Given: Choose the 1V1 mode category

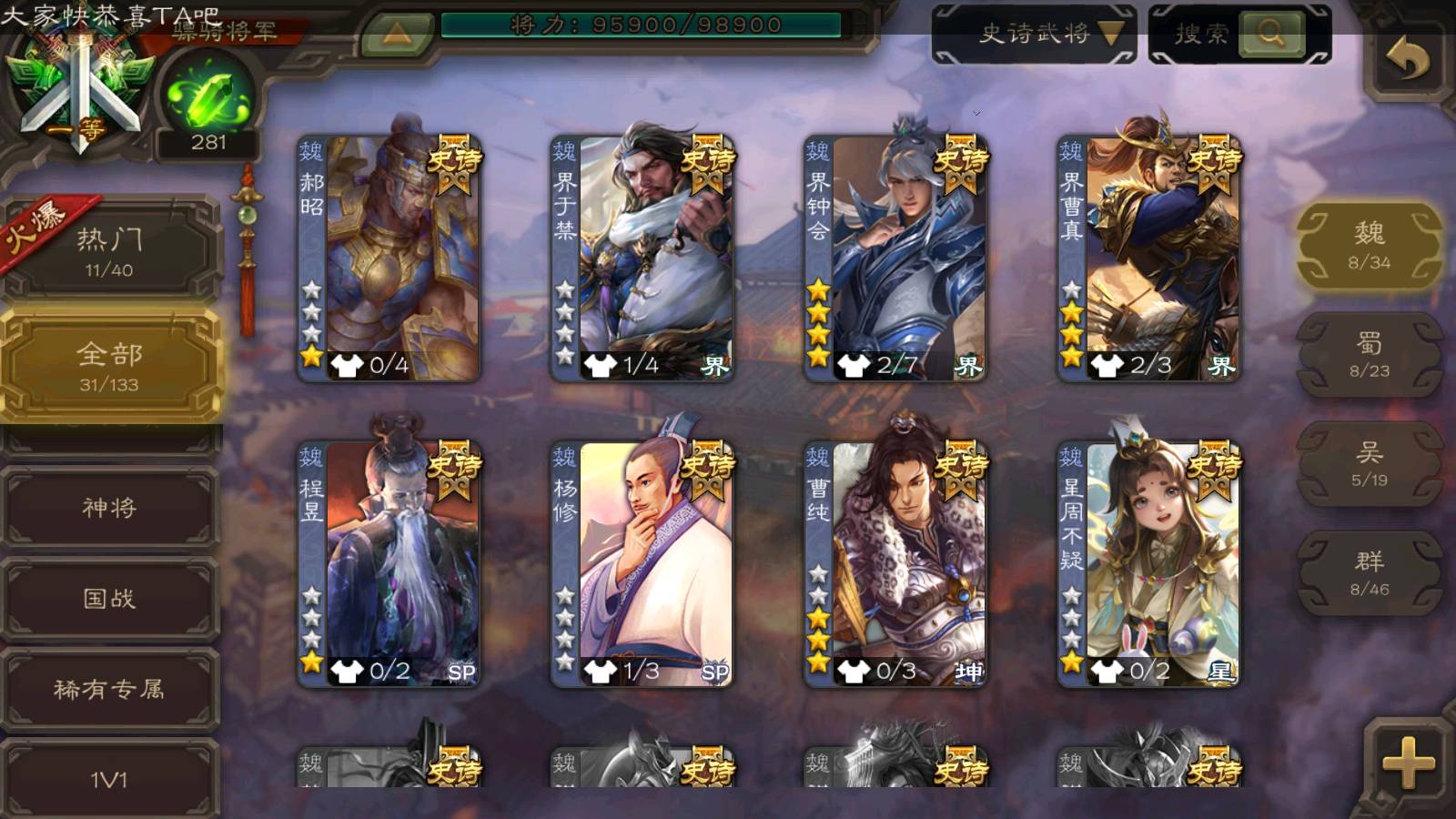Looking at the screenshot, I should tap(109, 779).
